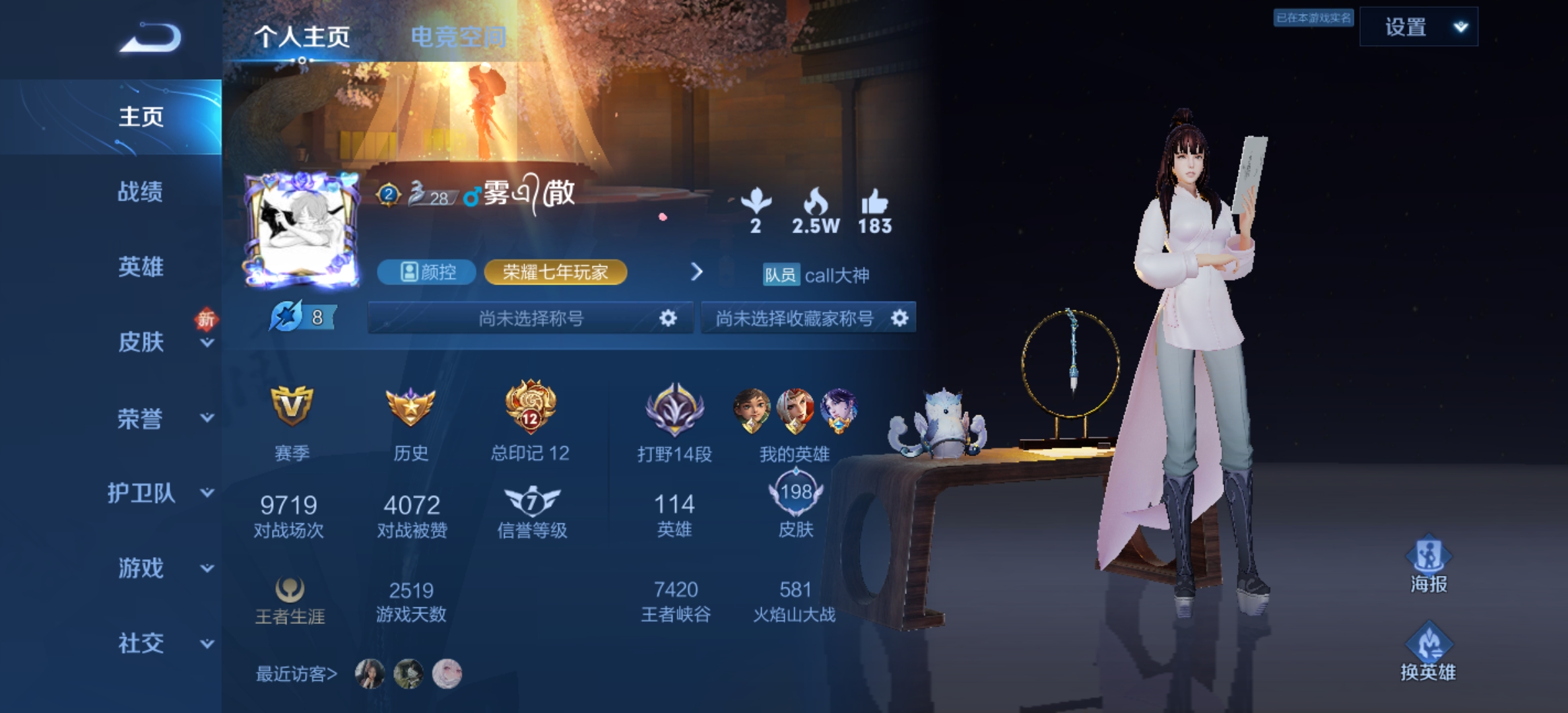Click the 荣耀七年玩家 tag
1568x713 pixels.
556,272
